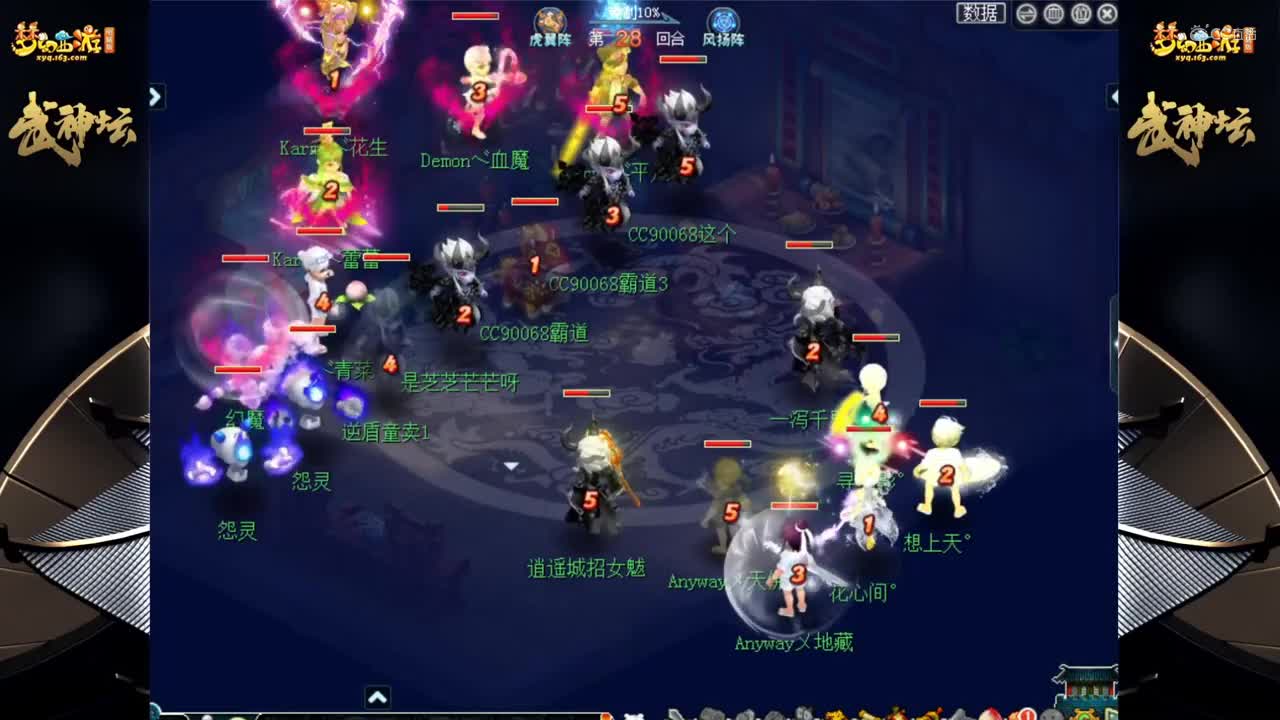Select the 风扬阵 formation icon at top

(x=722, y=22)
